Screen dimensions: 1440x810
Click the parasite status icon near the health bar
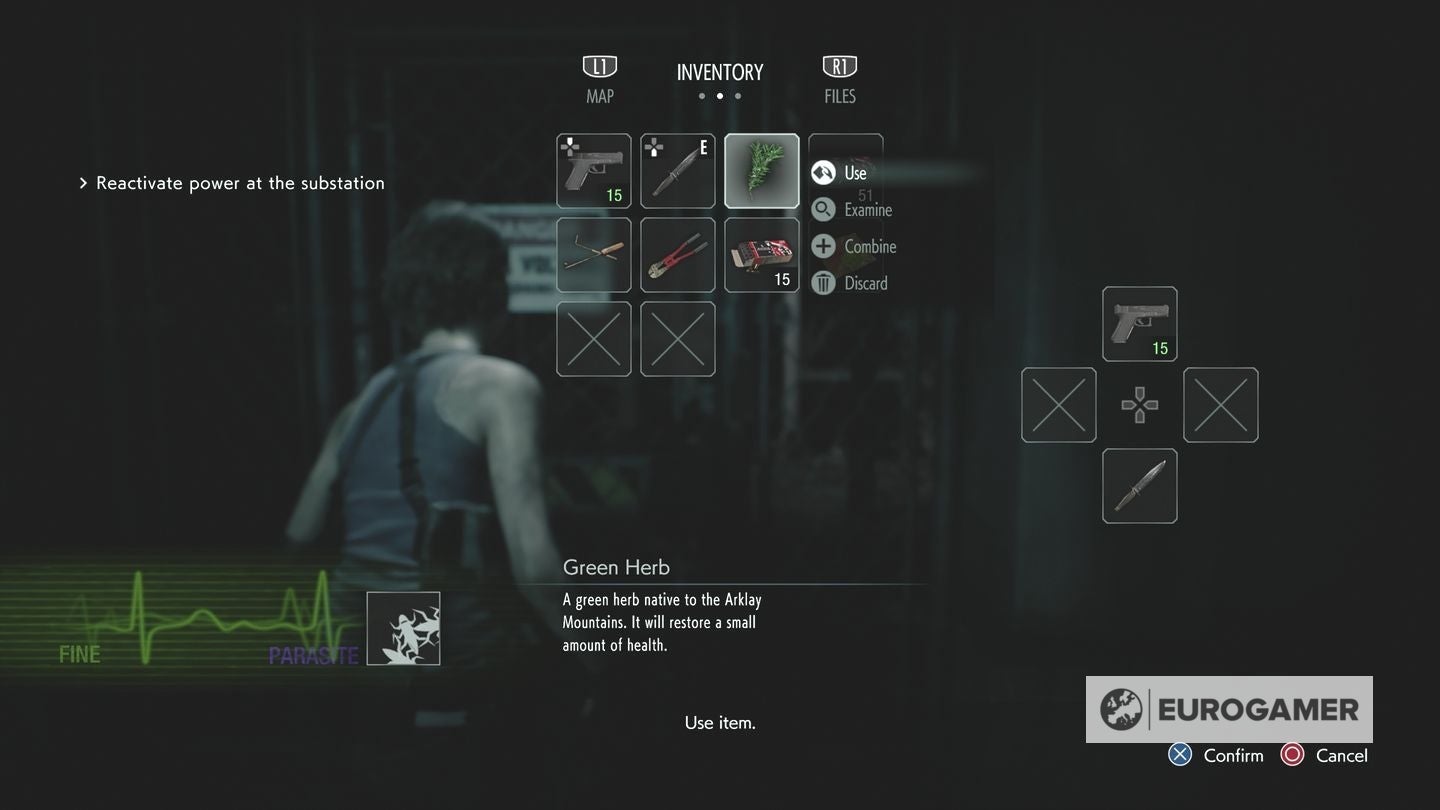[404, 627]
